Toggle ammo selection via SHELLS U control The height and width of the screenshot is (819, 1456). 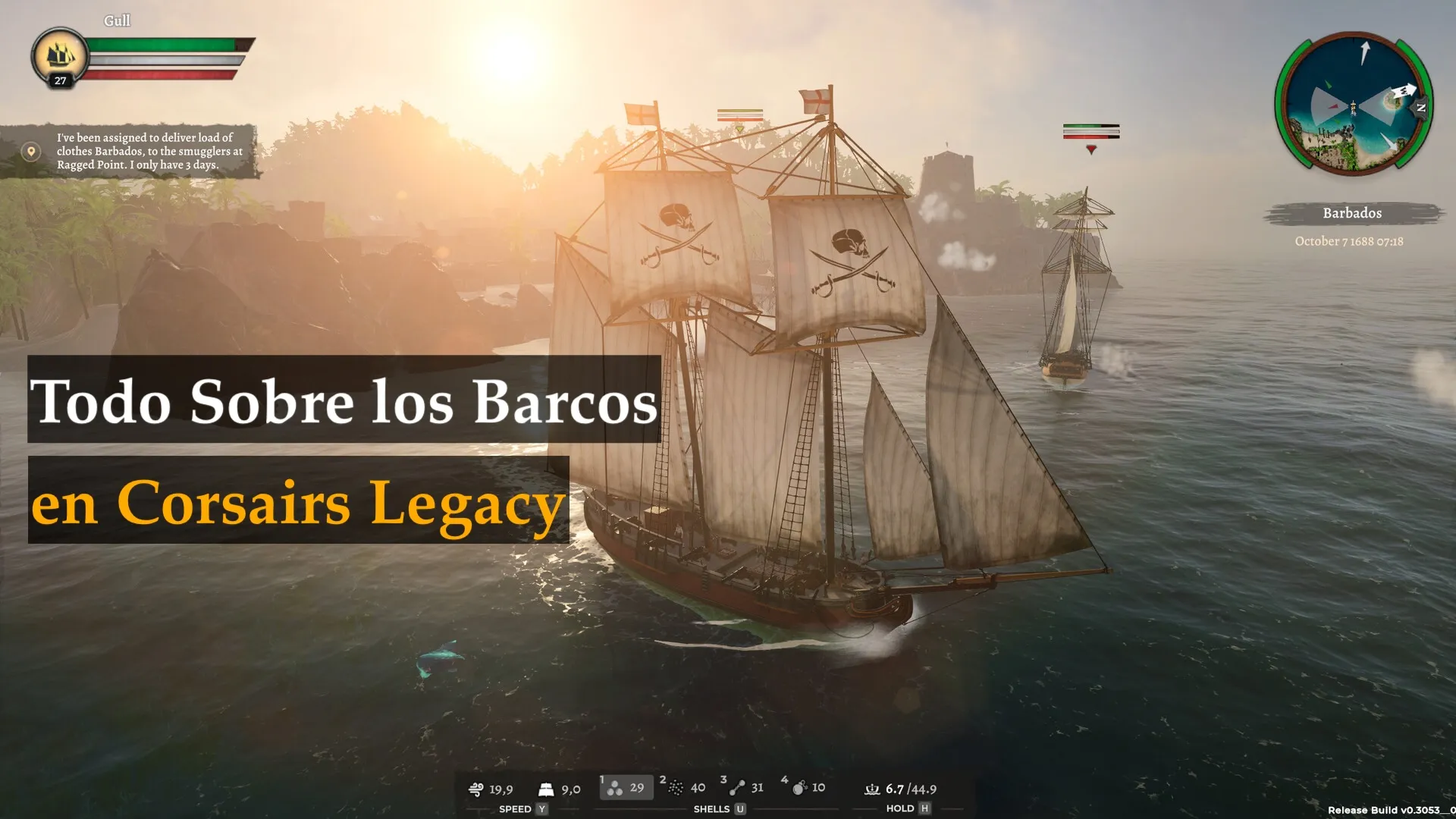717,809
